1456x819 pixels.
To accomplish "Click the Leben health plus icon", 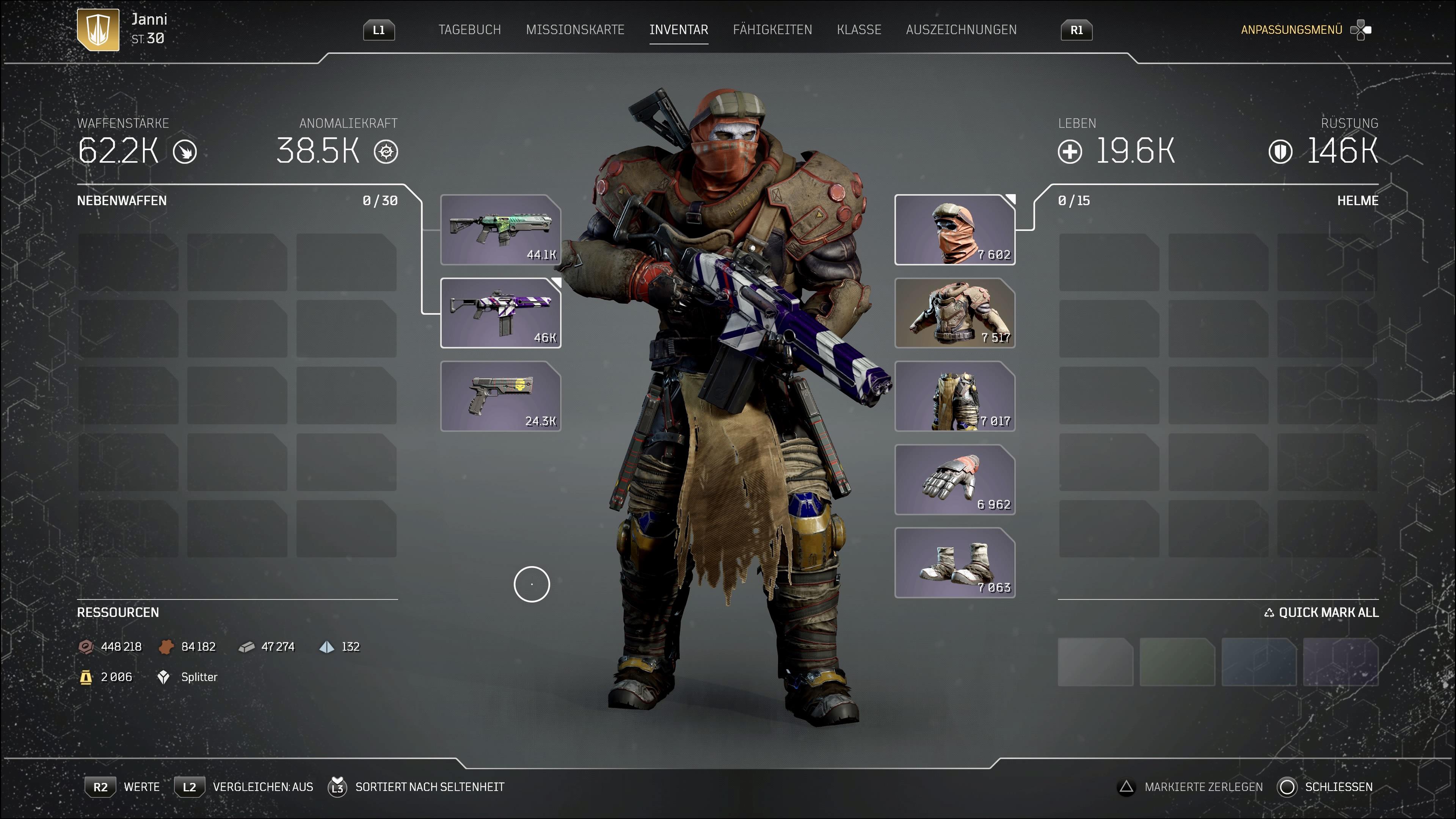I will (x=1070, y=152).
